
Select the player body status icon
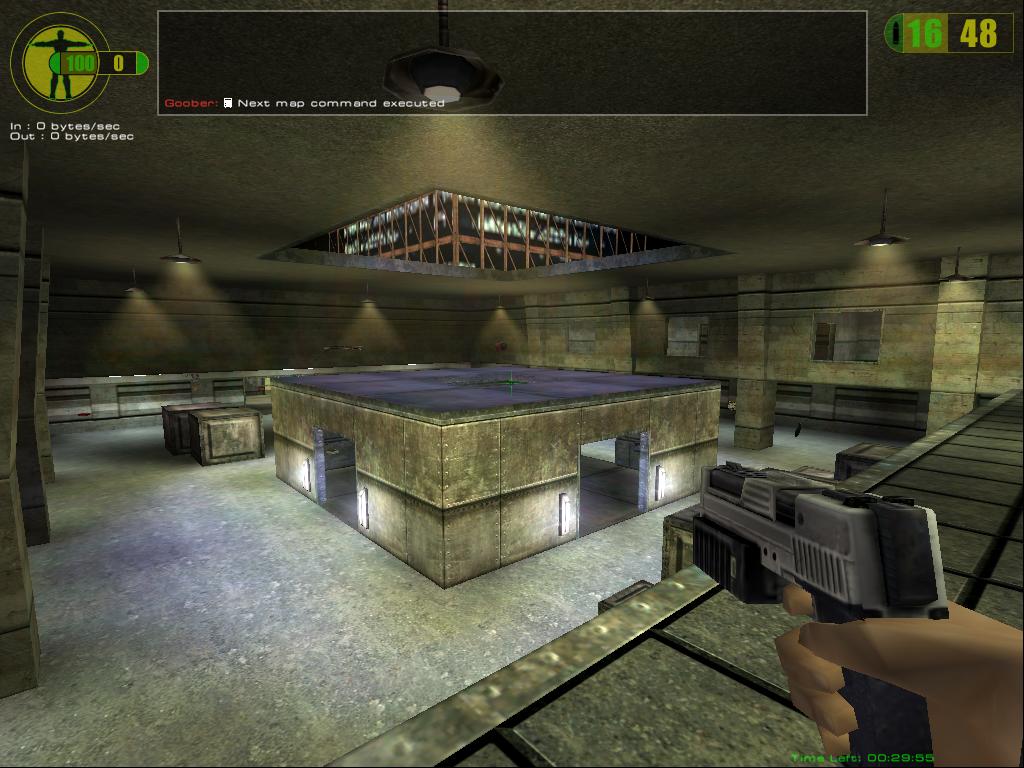coord(57,61)
